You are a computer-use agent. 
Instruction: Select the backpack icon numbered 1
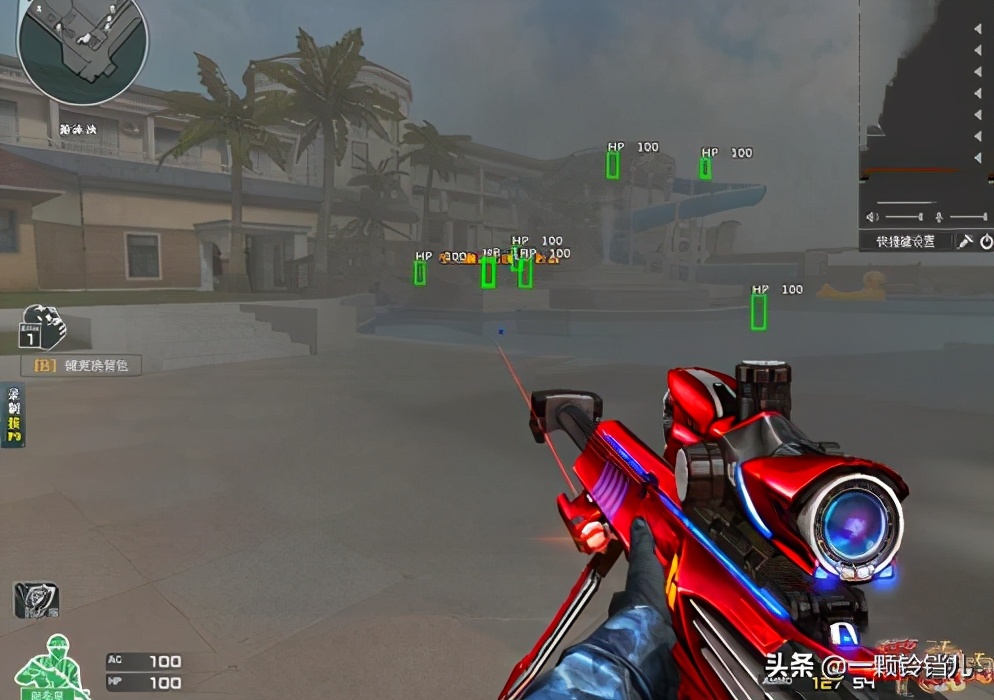point(42,327)
